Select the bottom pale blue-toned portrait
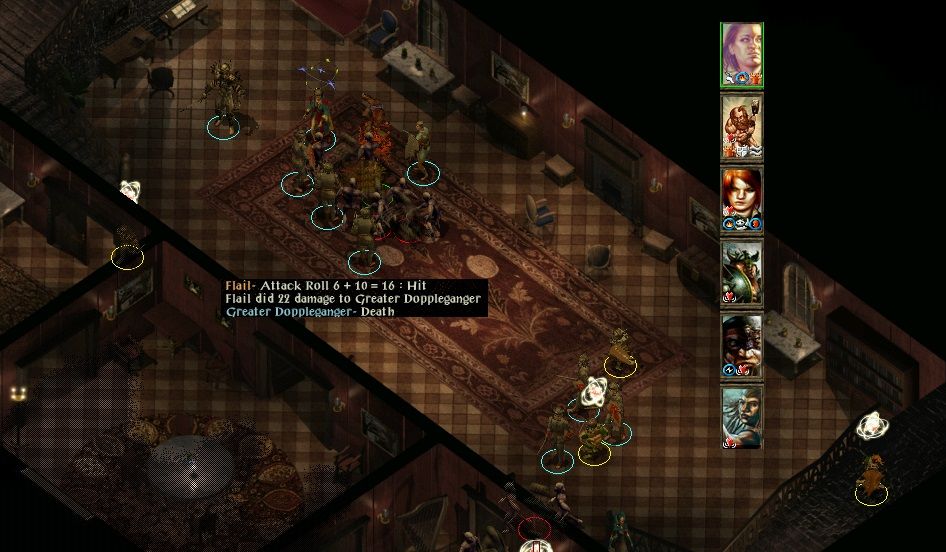Viewport: 946px width, 552px height. [742, 417]
